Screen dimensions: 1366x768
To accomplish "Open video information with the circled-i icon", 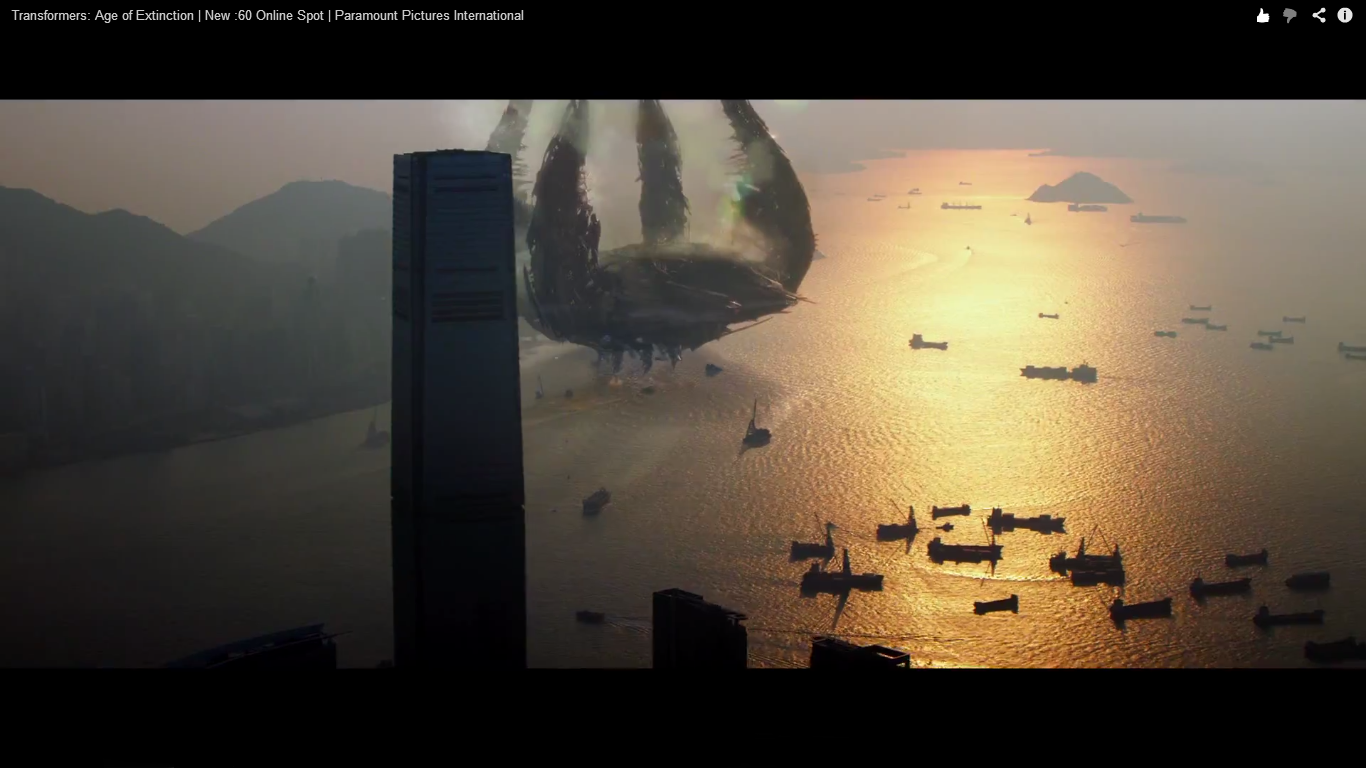I will [x=1345, y=15].
